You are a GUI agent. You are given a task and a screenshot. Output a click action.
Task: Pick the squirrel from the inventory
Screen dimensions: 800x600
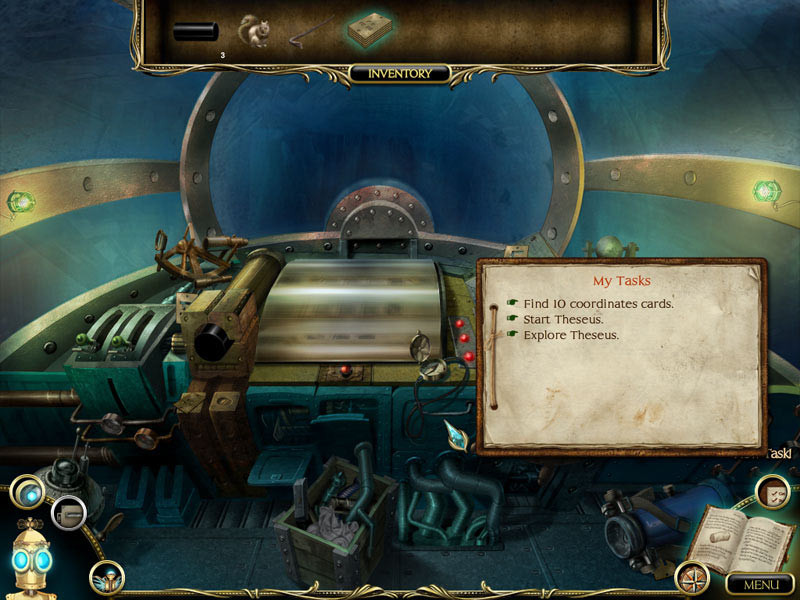[x=254, y=32]
